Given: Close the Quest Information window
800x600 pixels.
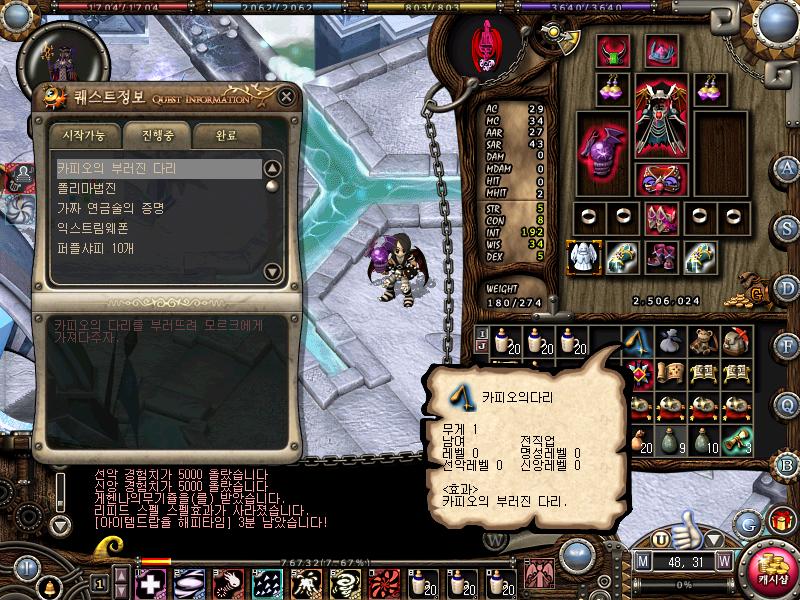Looking at the screenshot, I should 286,97.
